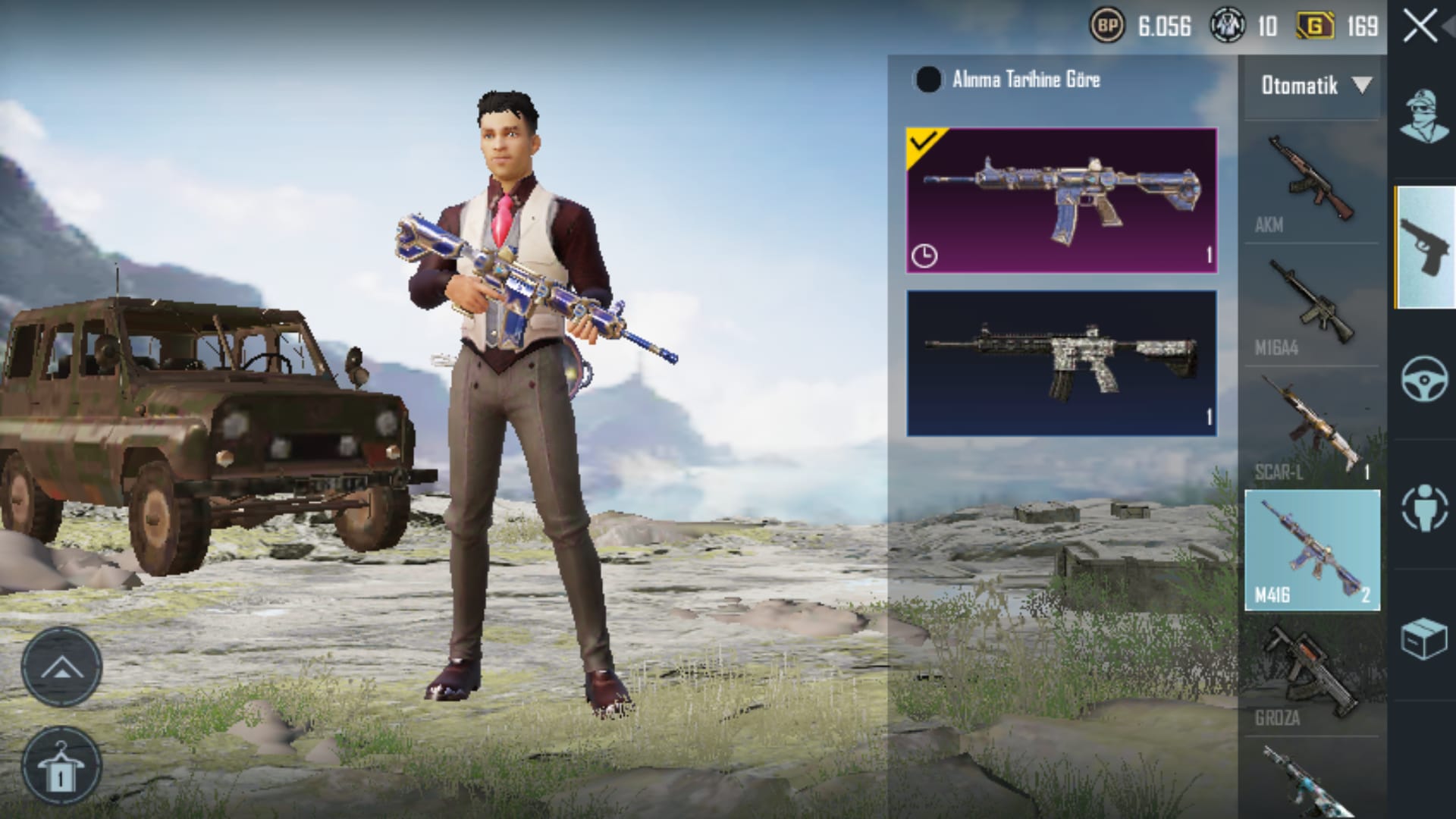Select M416 in the weapon list
Viewport: 1456px width, 819px height.
pos(1311,550)
